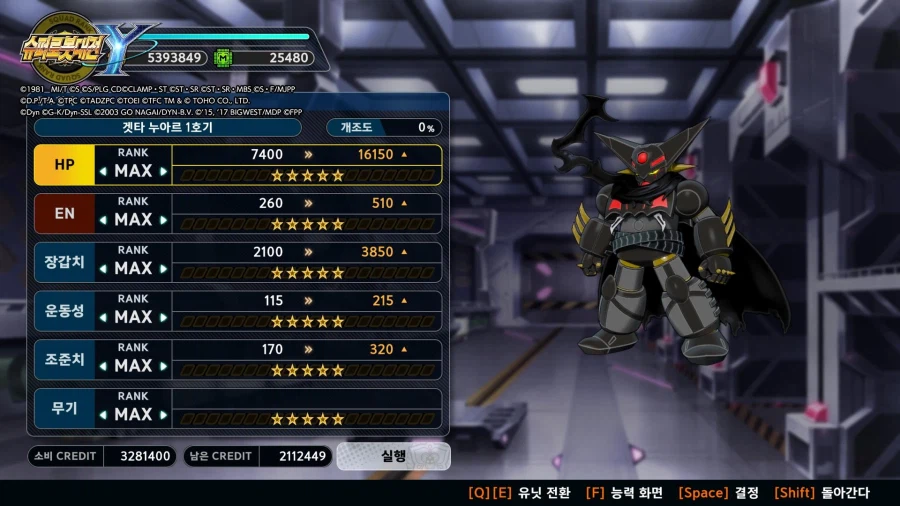
Task: Select the HP upgrade row
Action: tap(64, 164)
